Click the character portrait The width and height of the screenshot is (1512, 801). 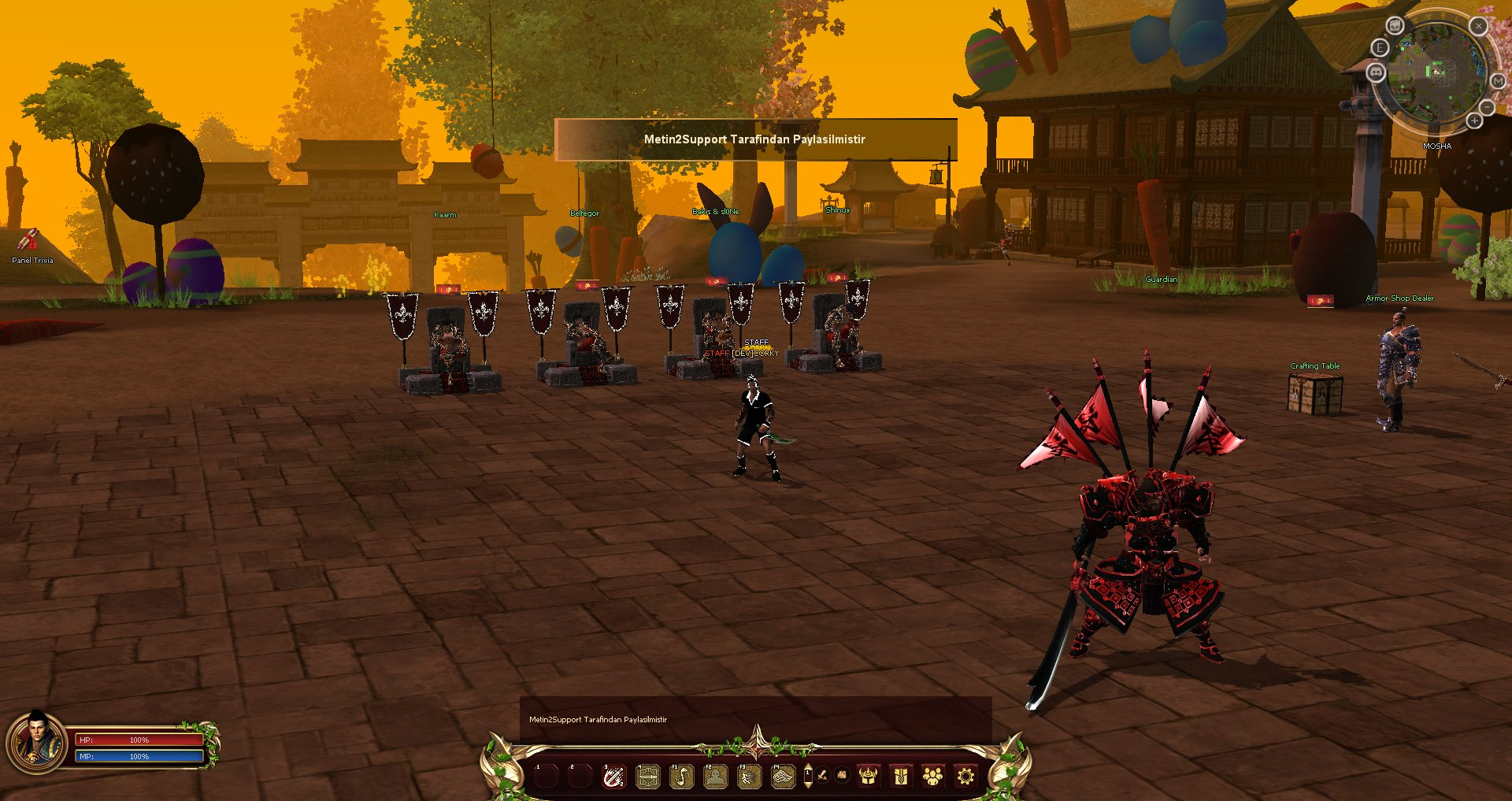[x=35, y=741]
